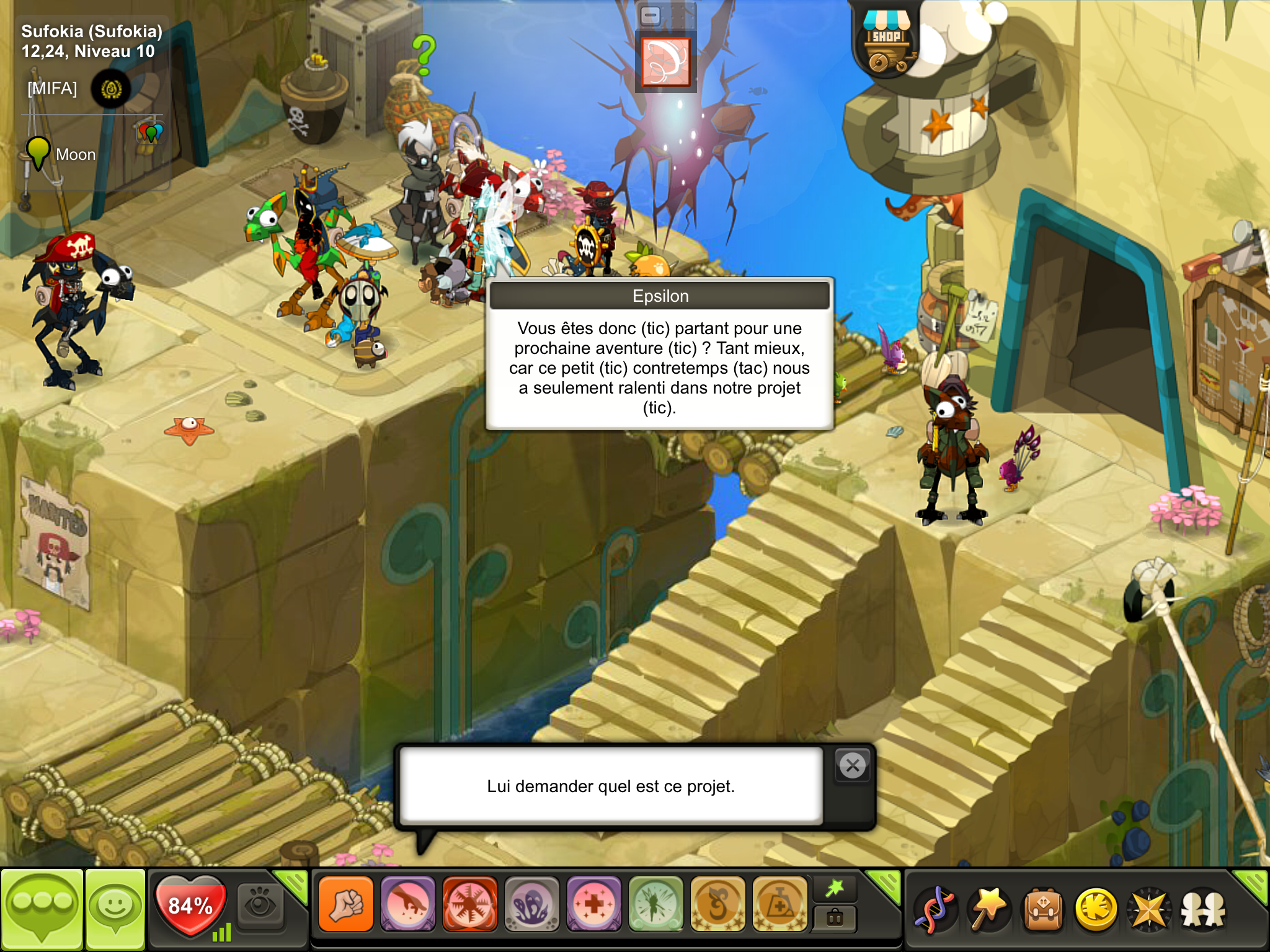Image resolution: width=1270 pixels, height=952 pixels.
Task: Open the smiley emote menu
Action: click(x=115, y=907)
